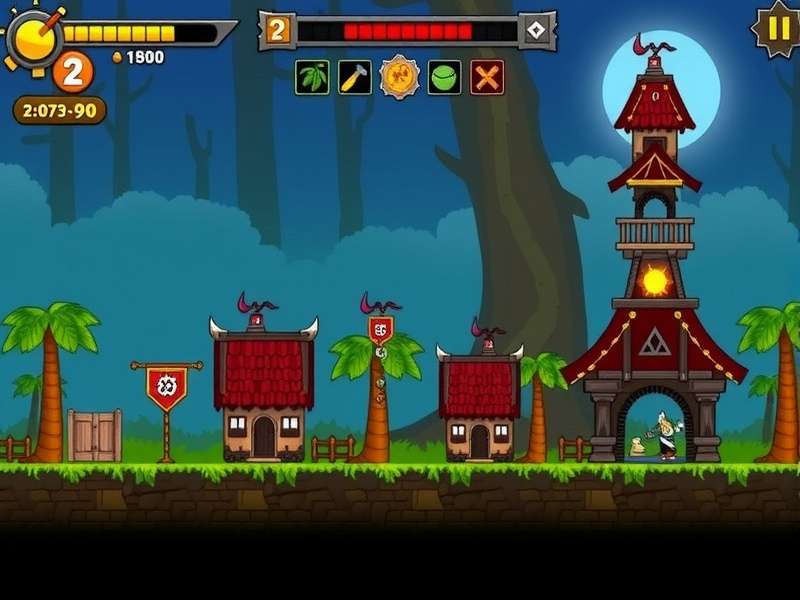Activate the round golden gear emblem icon

coord(400,77)
